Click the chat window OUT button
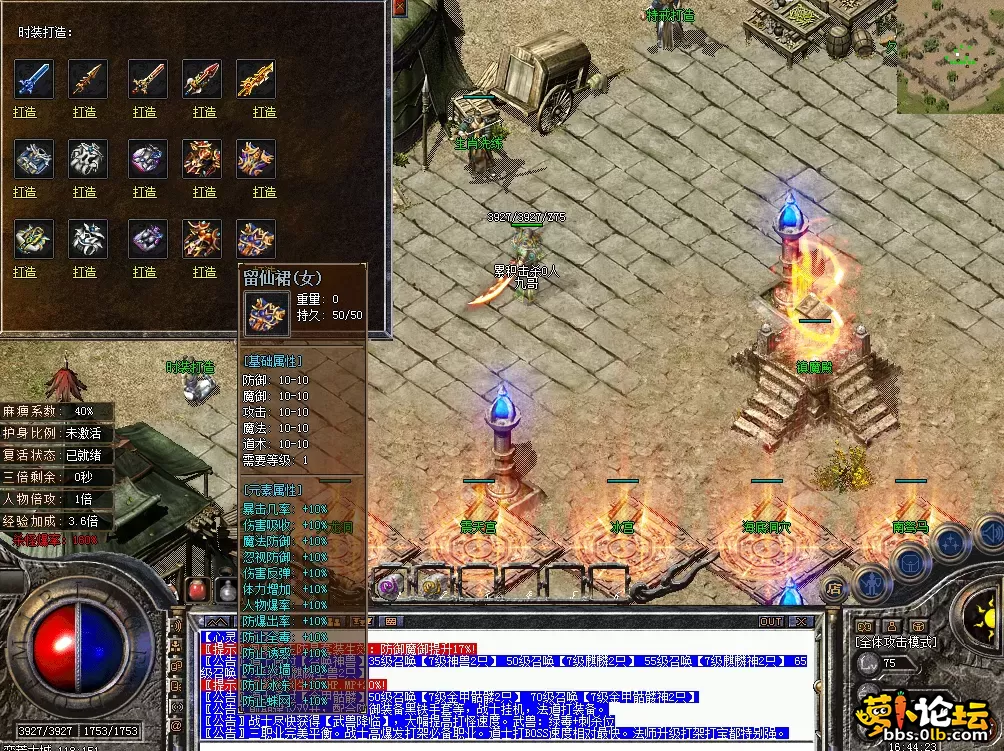1004x751 pixels. click(x=771, y=621)
